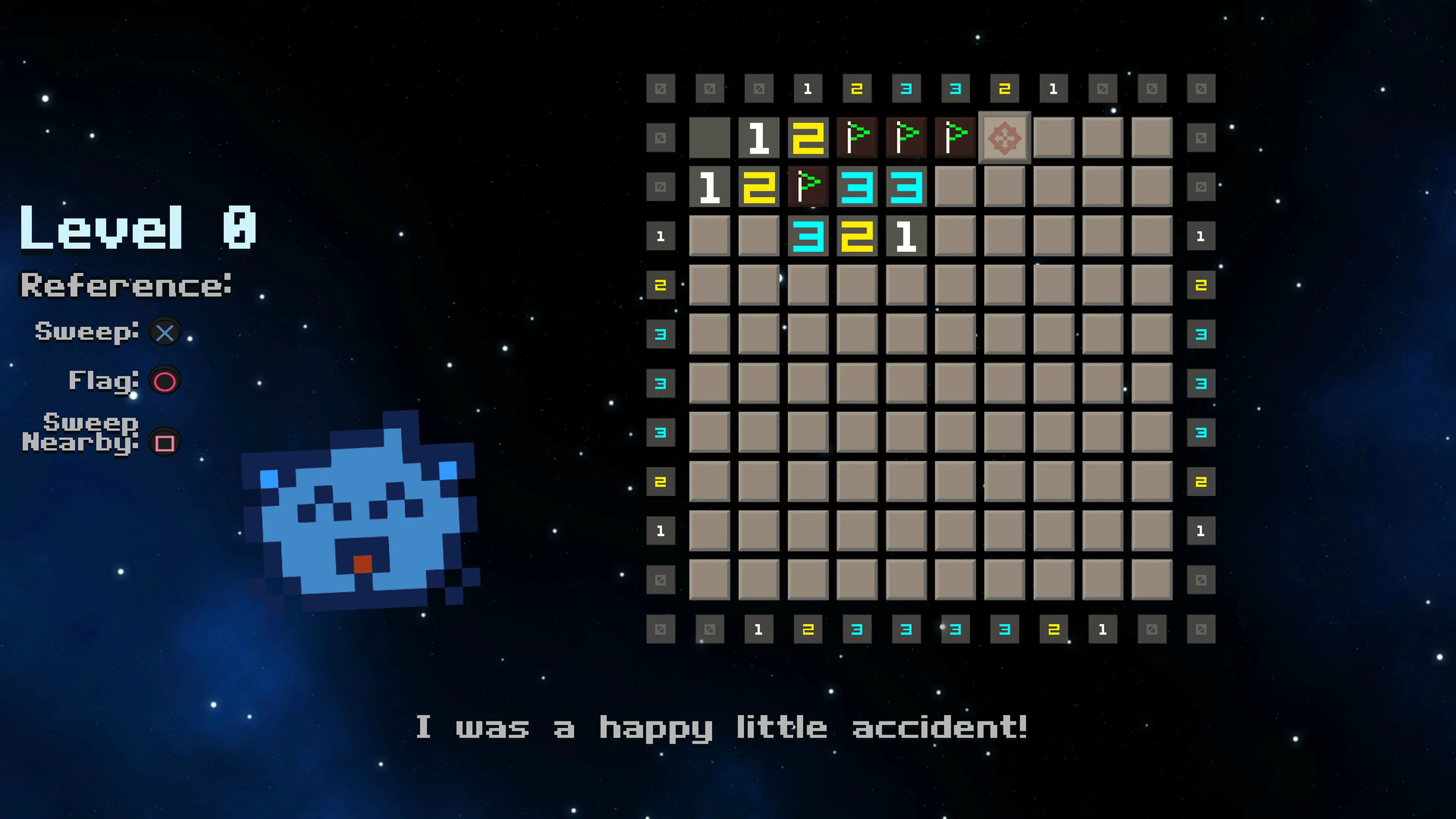Click the leftmost green flag in row two
The width and height of the screenshot is (1456, 819).
point(856,137)
